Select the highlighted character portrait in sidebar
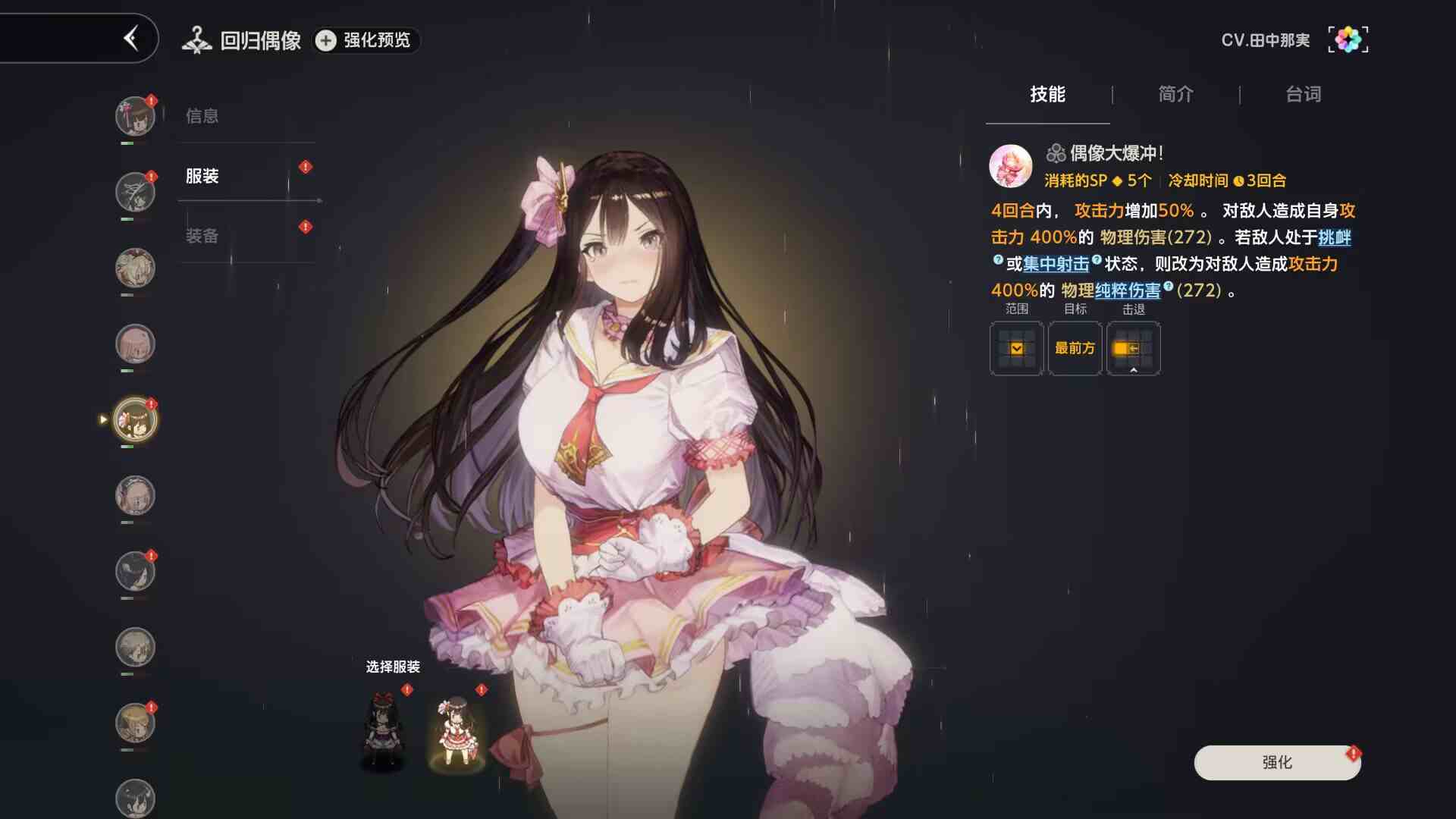 [x=135, y=419]
